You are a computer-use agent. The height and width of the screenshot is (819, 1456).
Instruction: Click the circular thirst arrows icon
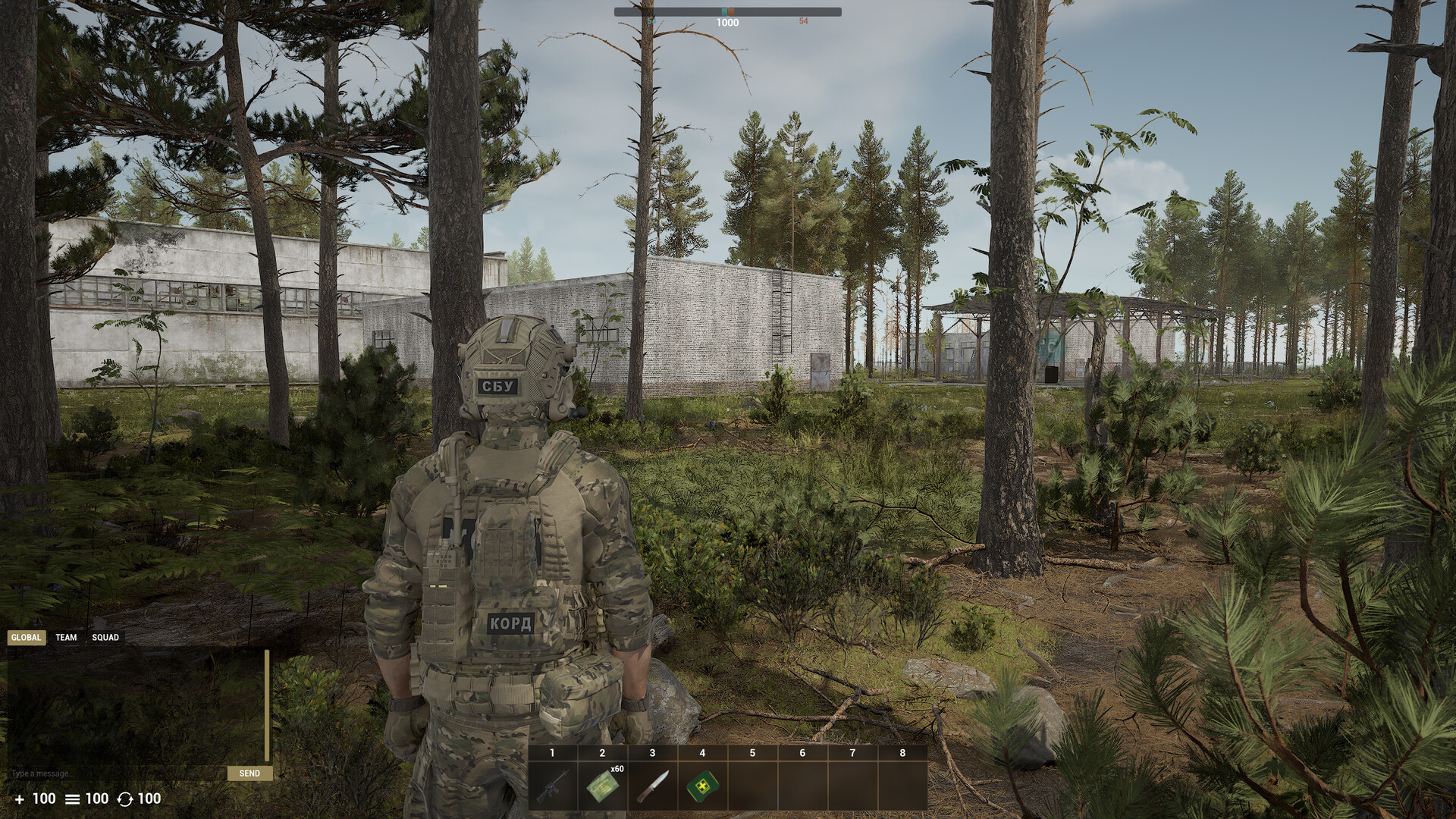125,799
